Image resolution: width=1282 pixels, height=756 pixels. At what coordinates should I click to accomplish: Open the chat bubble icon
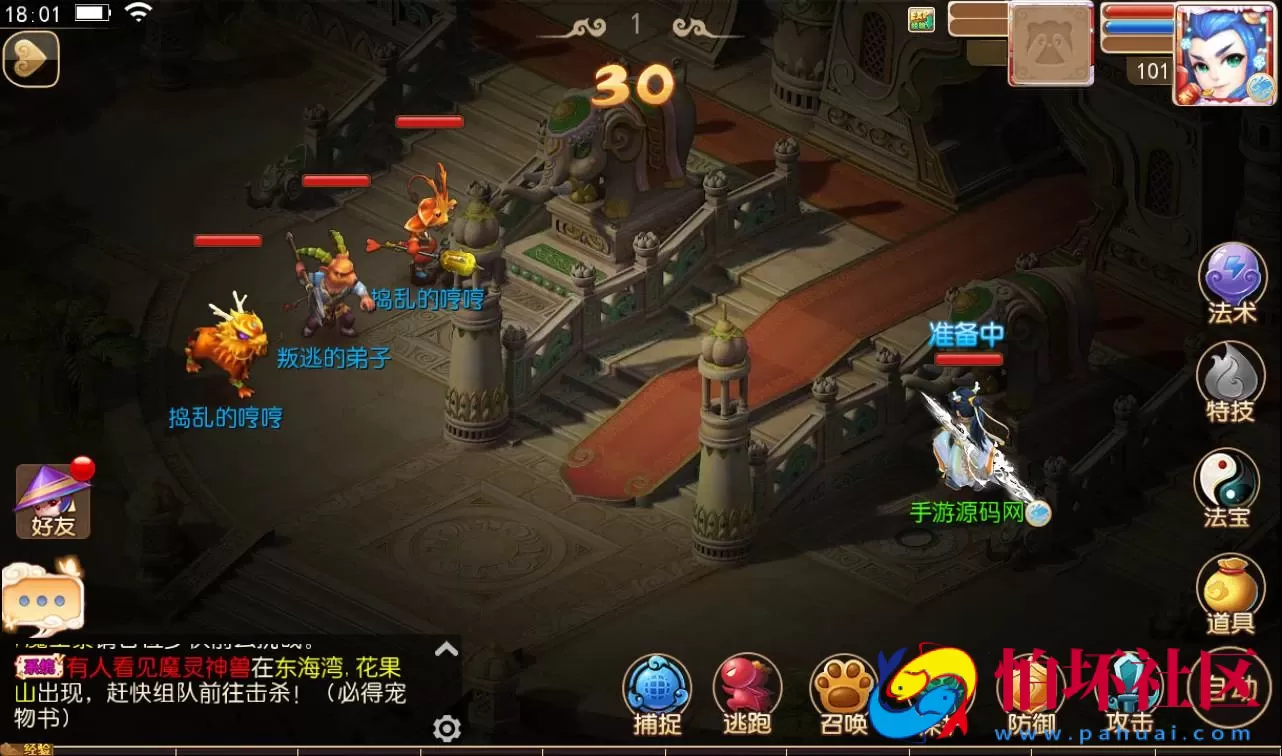click(x=42, y=597)
